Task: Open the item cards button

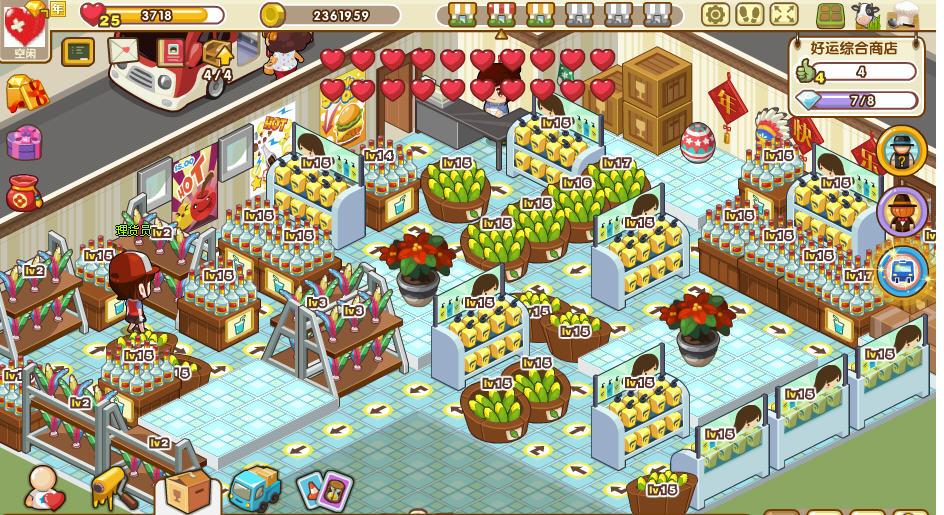Action: click(324, 490)
